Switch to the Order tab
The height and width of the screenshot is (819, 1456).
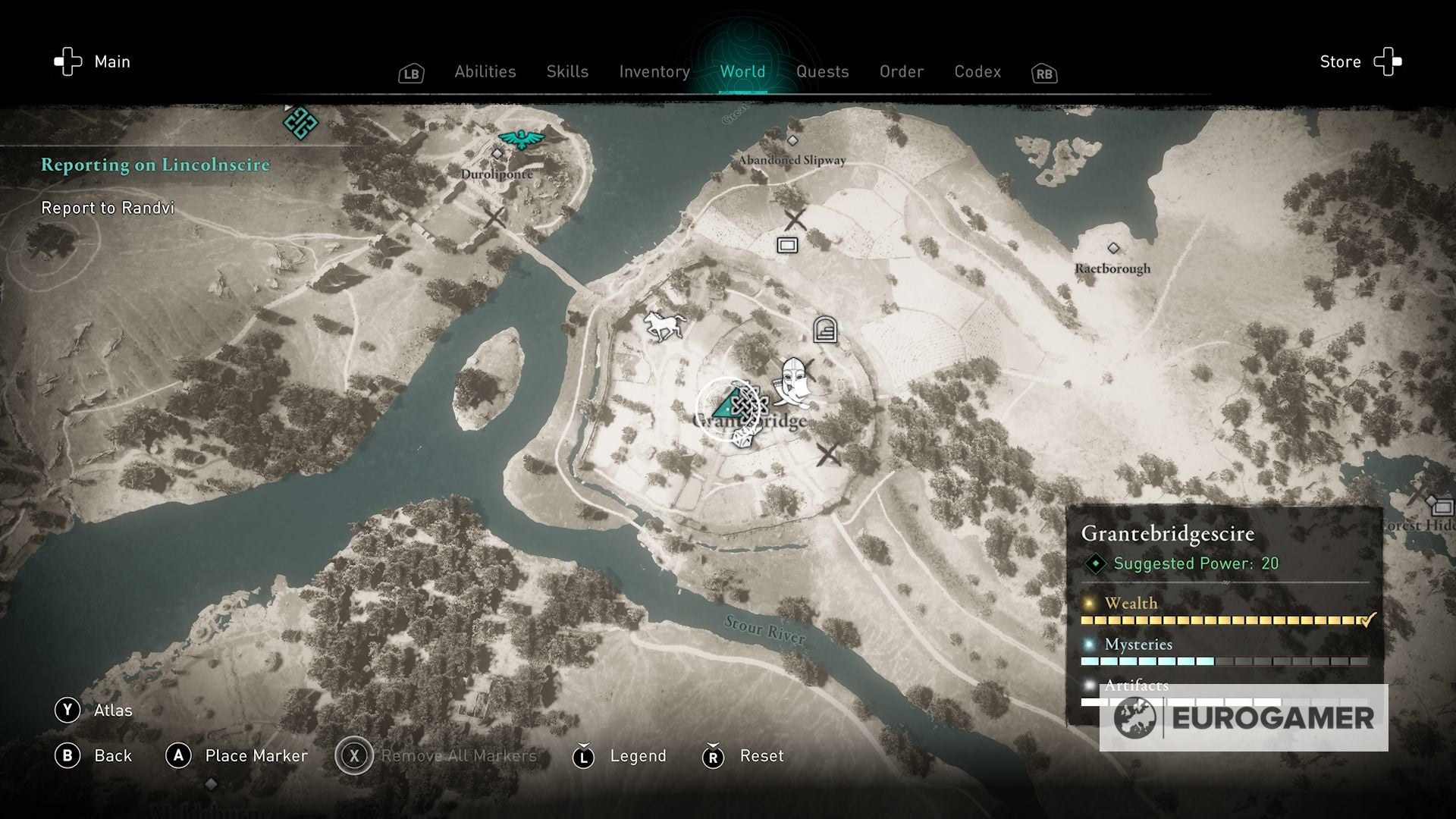(902, 71)
